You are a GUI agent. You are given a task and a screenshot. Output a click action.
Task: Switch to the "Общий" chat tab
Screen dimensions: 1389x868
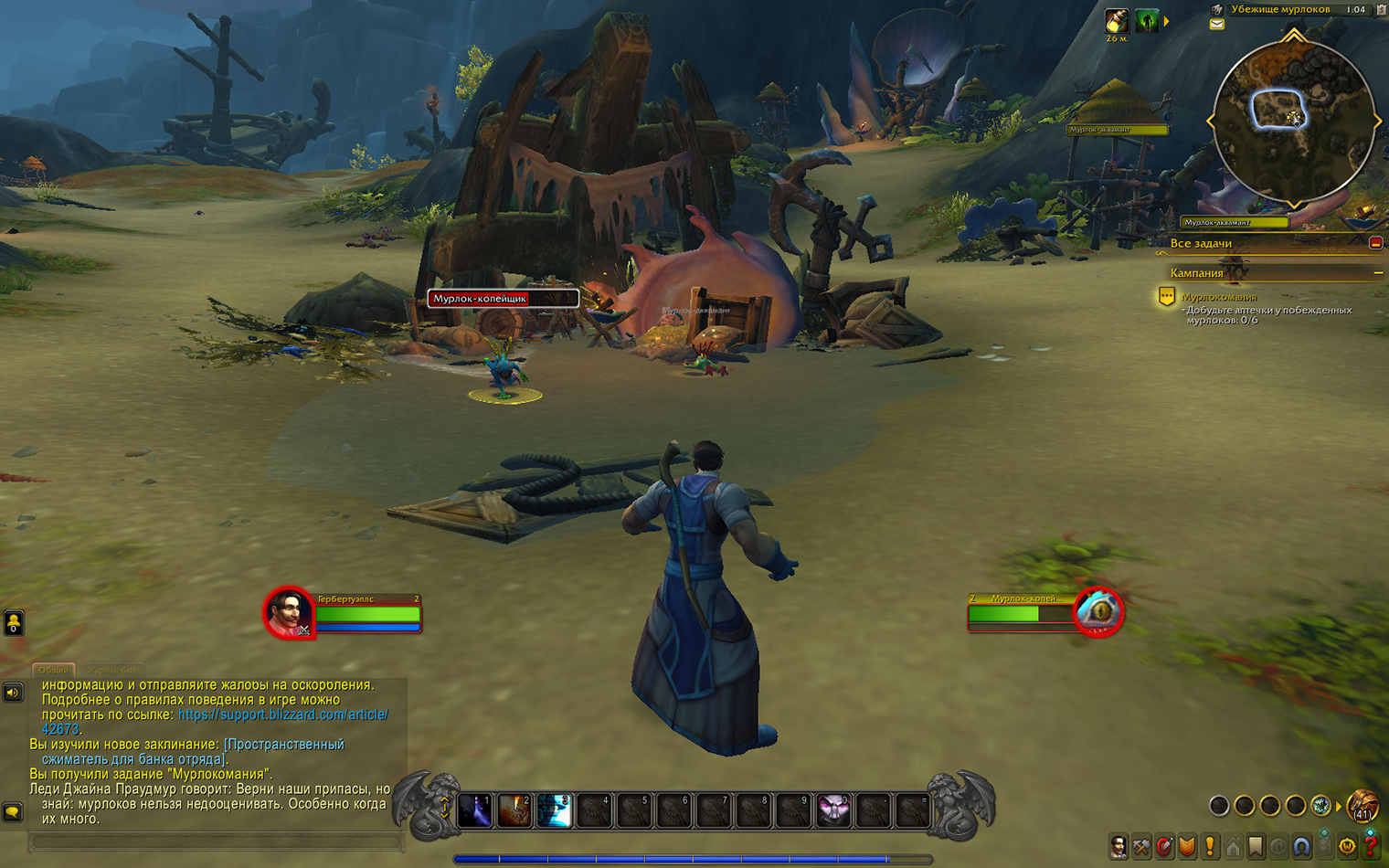pyautogui.click(x=53, y=670)
